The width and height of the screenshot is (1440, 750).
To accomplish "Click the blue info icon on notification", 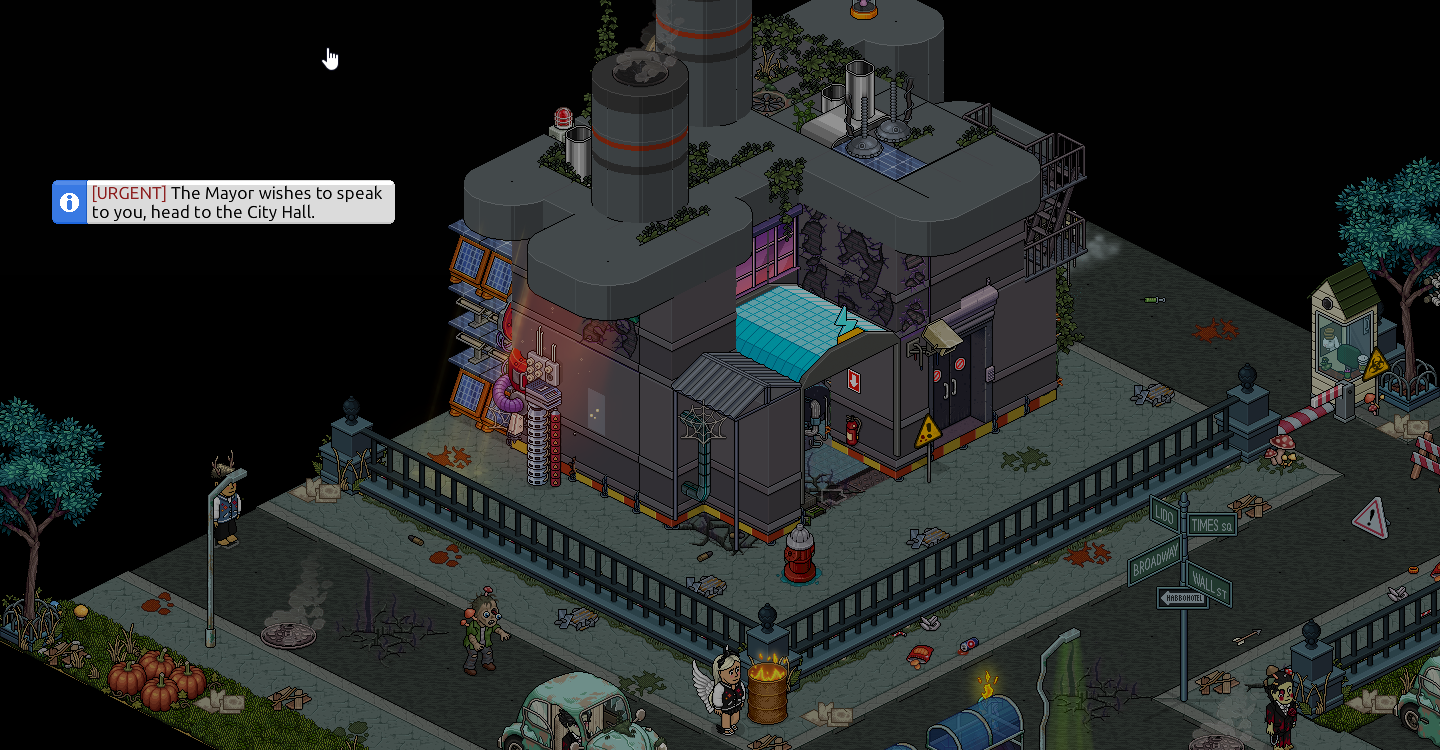I will 70,202.
